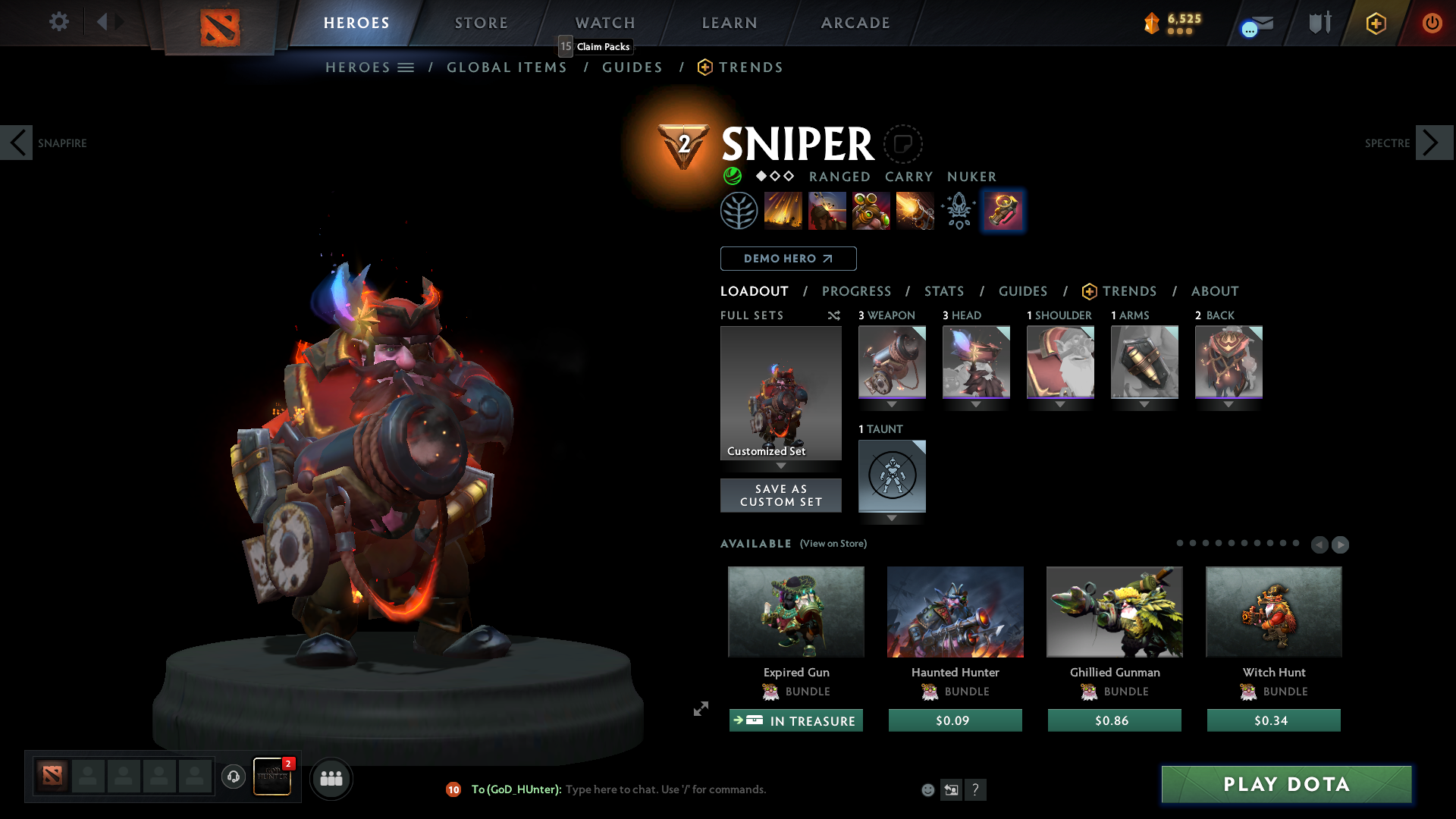
Task: Click the screenshot/share icon beside the chat help icon
Action: 952,789
